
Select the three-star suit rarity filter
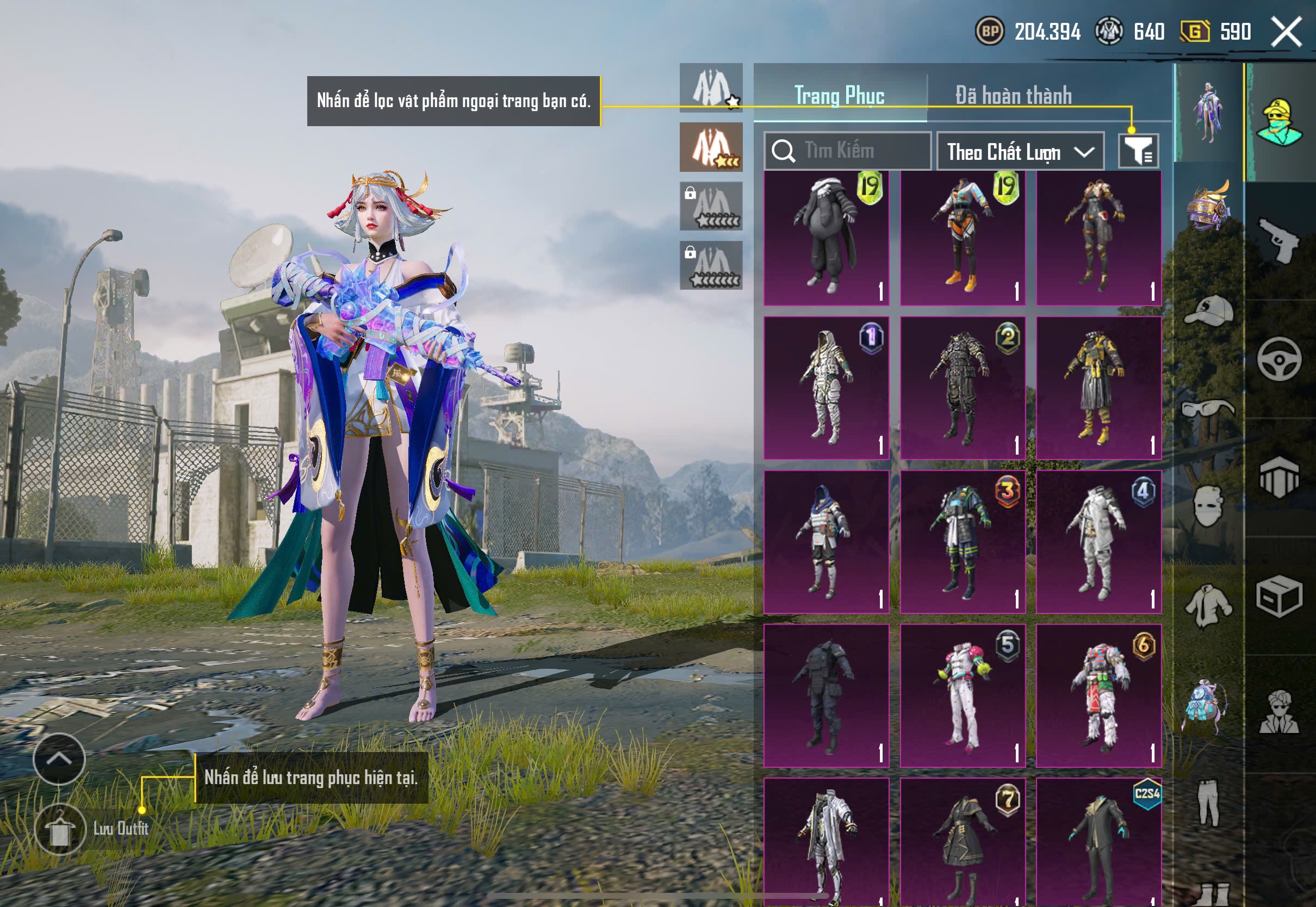pos(711,147)
